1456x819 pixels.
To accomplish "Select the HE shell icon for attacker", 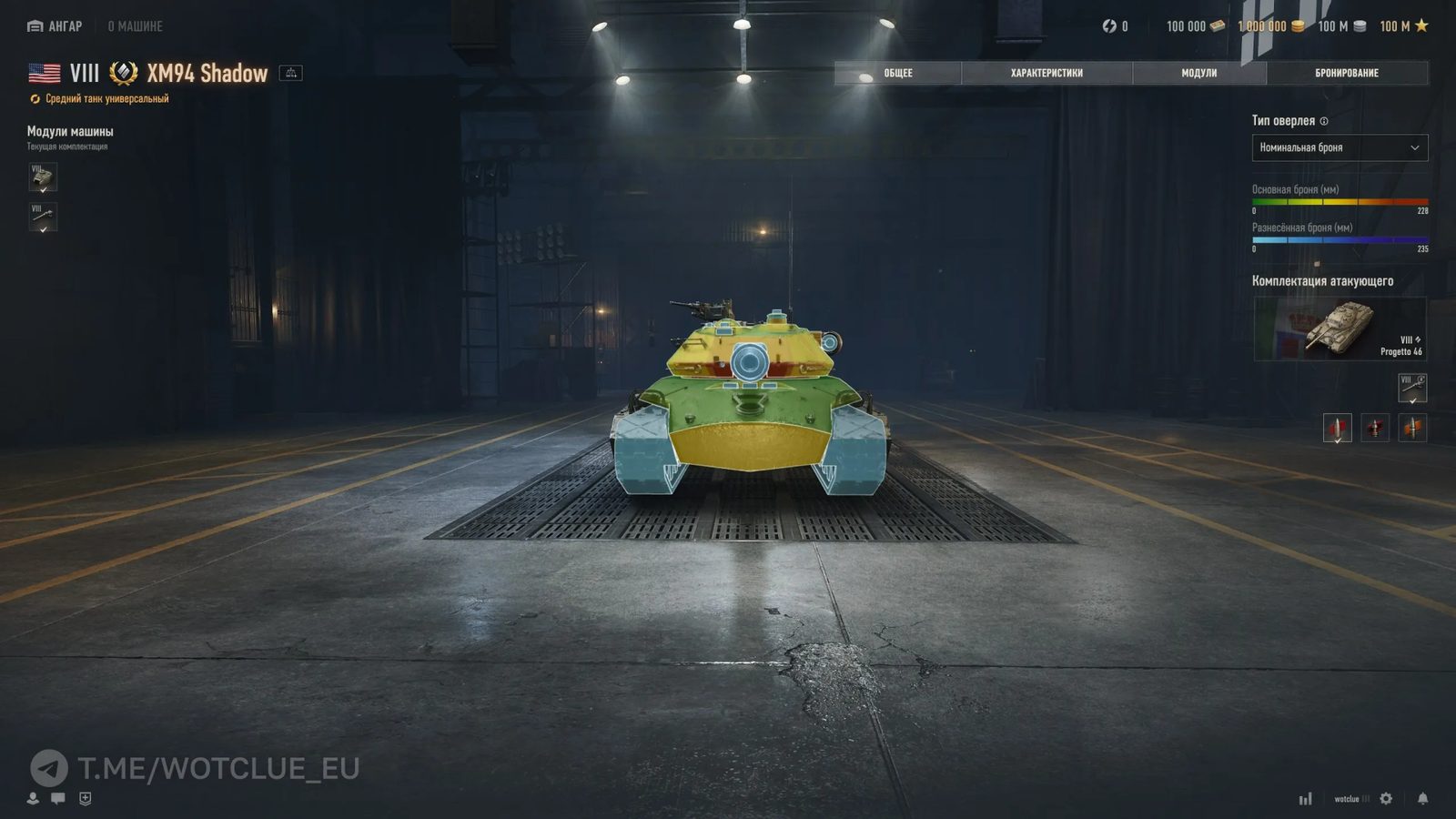I will [x=1413, y=428].
